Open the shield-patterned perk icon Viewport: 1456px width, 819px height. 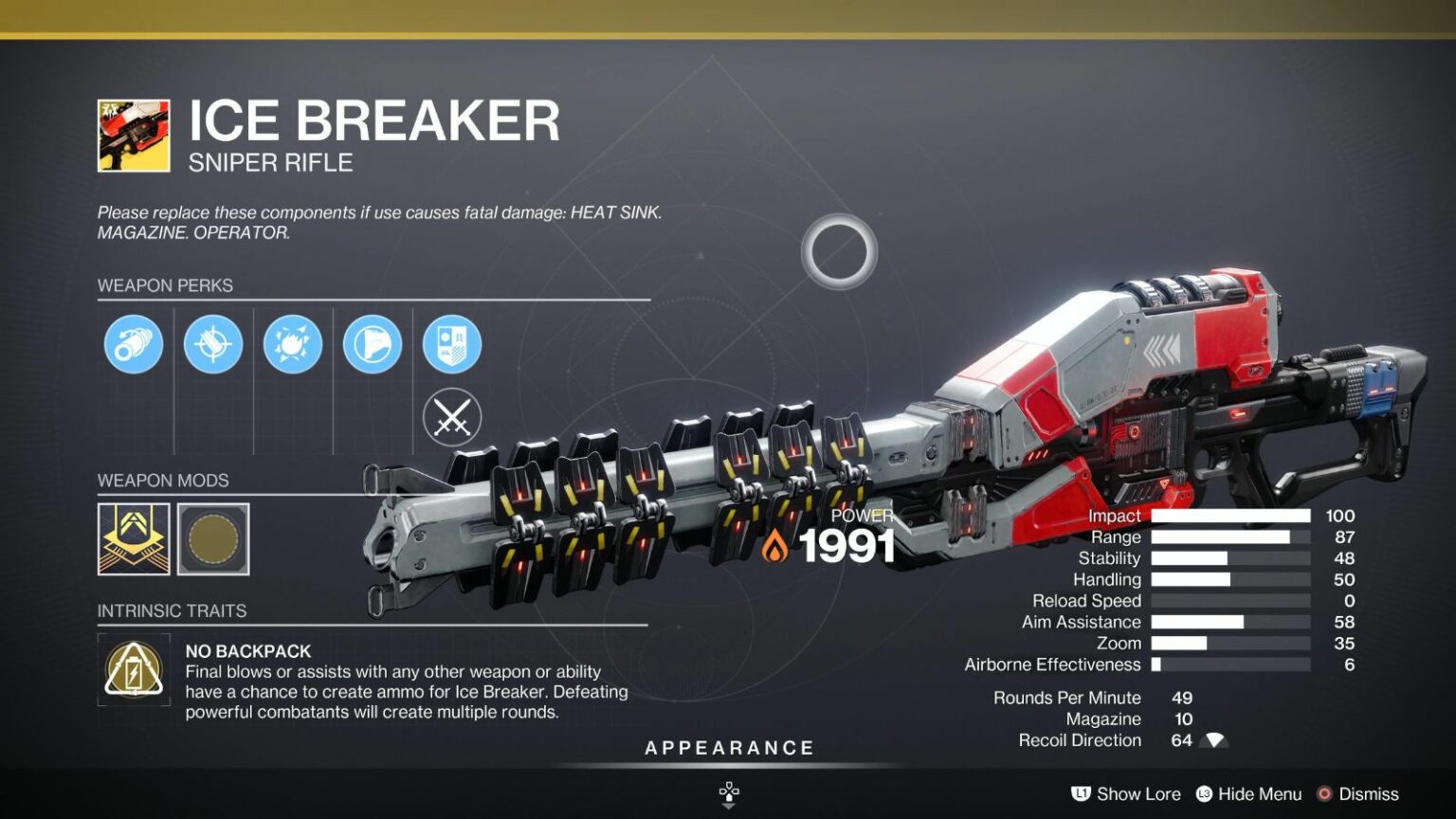450,344
